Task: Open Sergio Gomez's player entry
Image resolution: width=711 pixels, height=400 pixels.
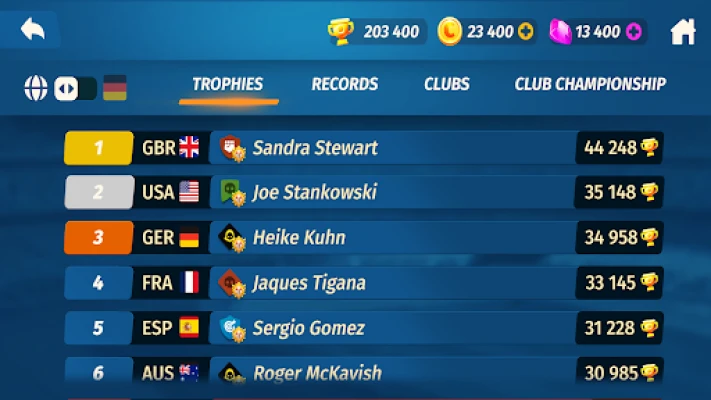Action: (363, 328)
